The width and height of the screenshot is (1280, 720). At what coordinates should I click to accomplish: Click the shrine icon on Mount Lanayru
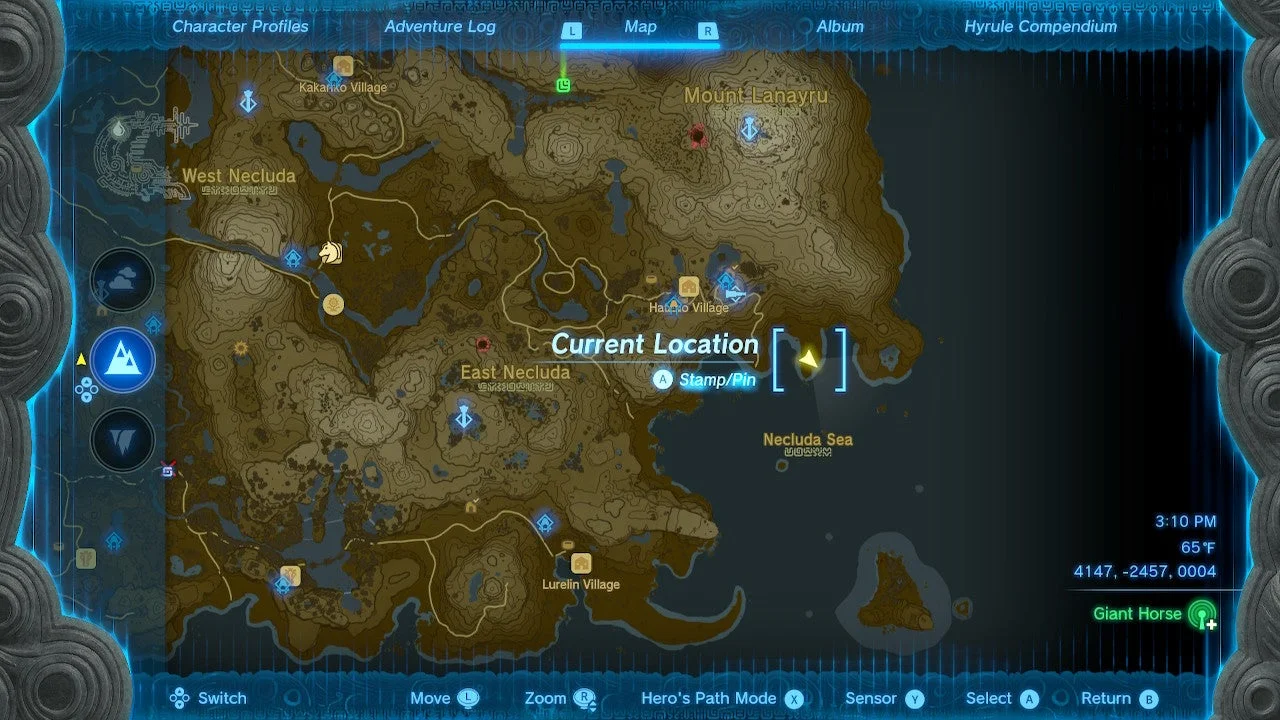pos(748,130)
